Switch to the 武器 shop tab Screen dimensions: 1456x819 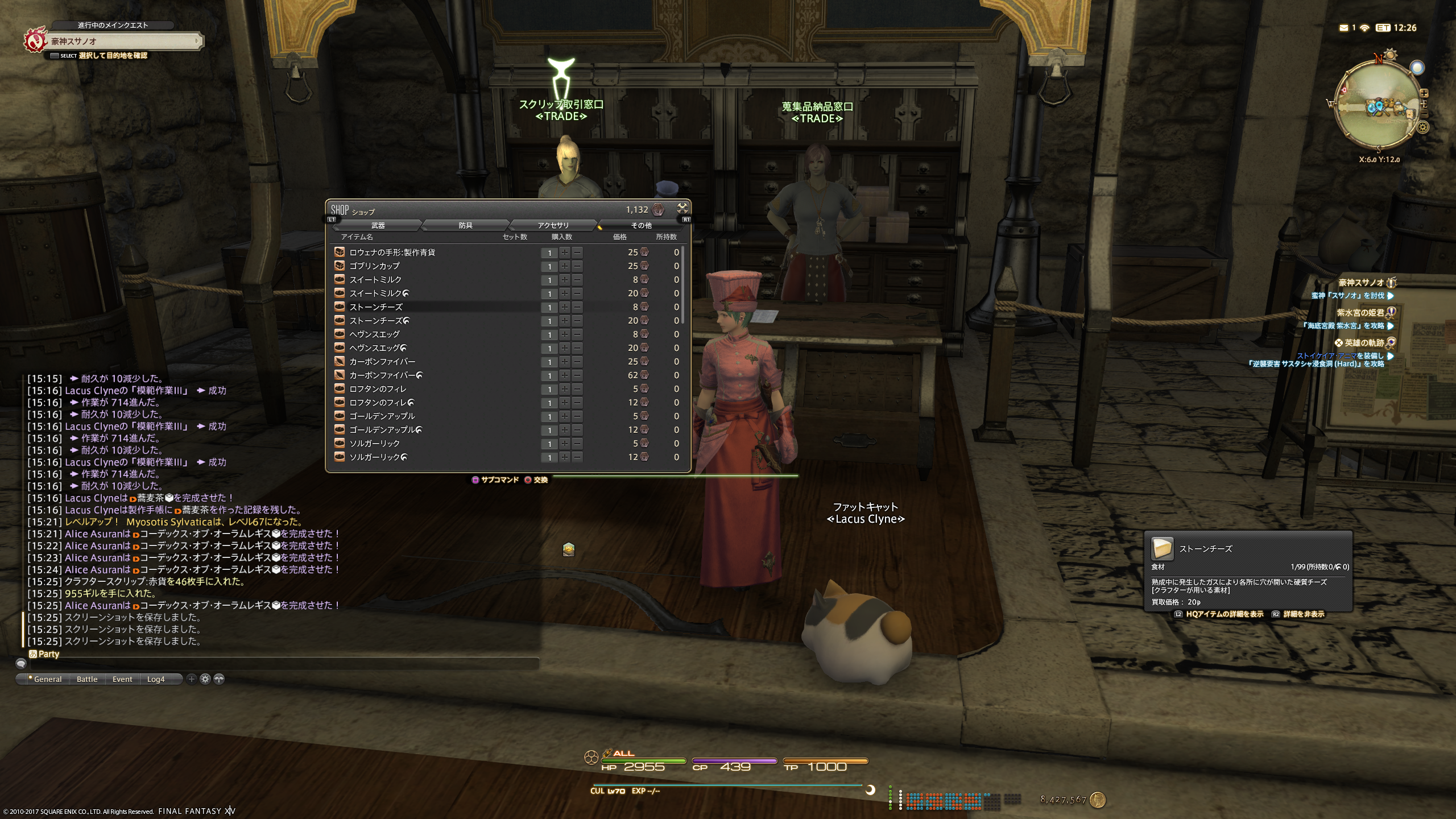[378, 225]
